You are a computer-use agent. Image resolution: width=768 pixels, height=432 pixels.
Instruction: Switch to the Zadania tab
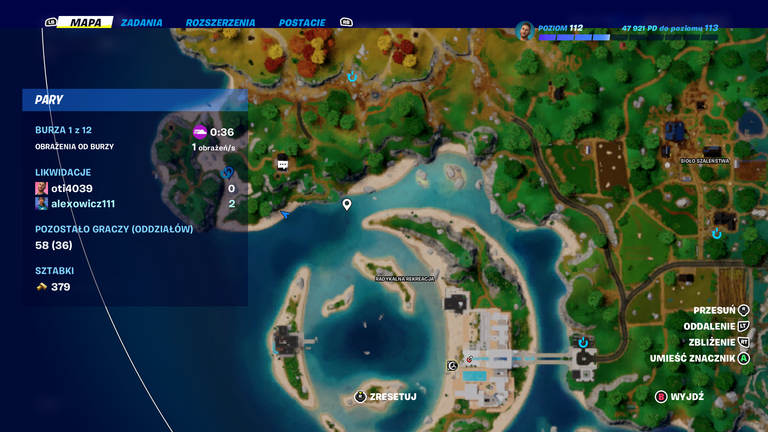141,22
